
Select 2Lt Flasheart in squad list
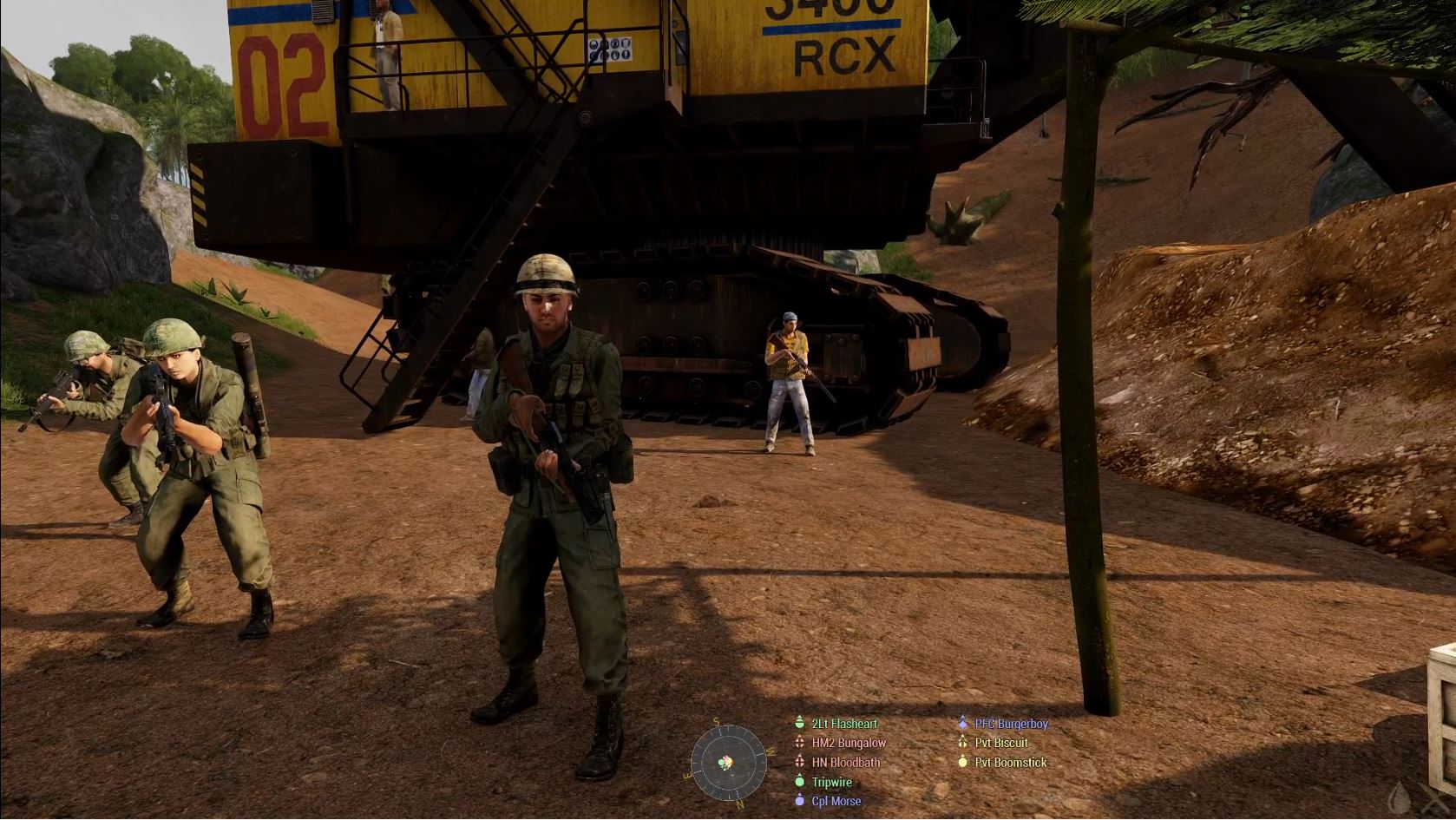843,724
